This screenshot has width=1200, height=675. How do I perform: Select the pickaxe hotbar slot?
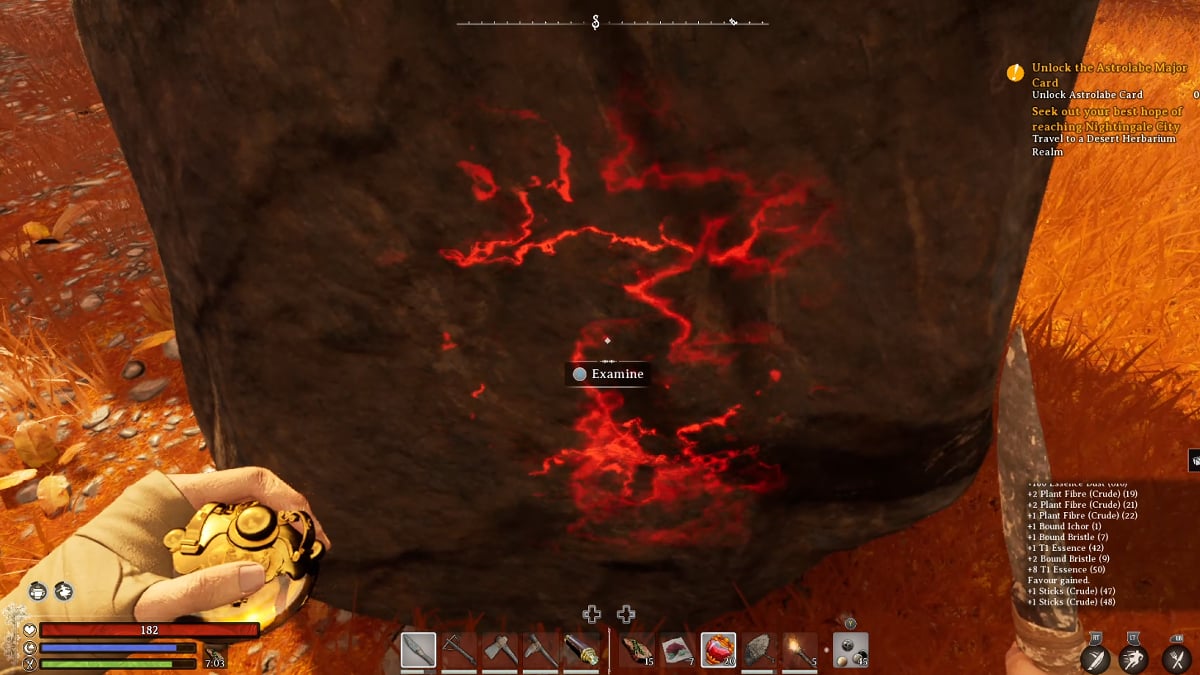click(459, 650)
